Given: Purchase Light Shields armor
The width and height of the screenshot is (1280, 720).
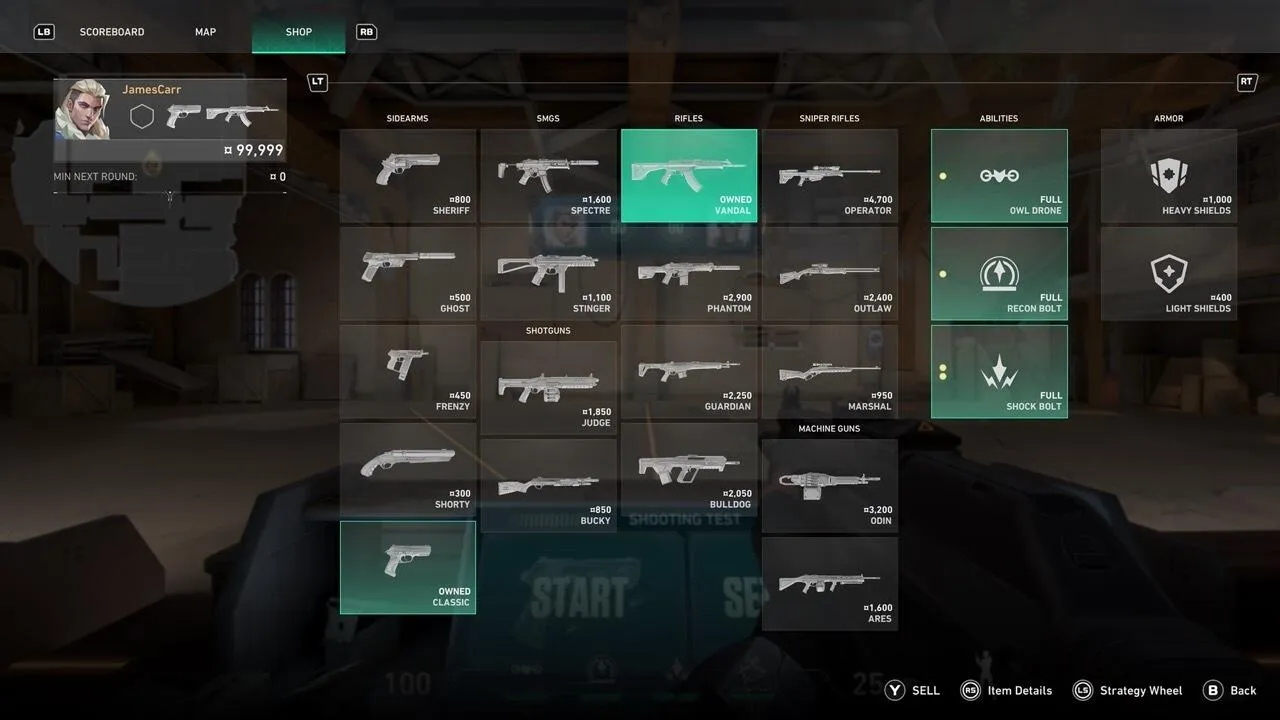Looking at the screenshot, I should 1169,273.
